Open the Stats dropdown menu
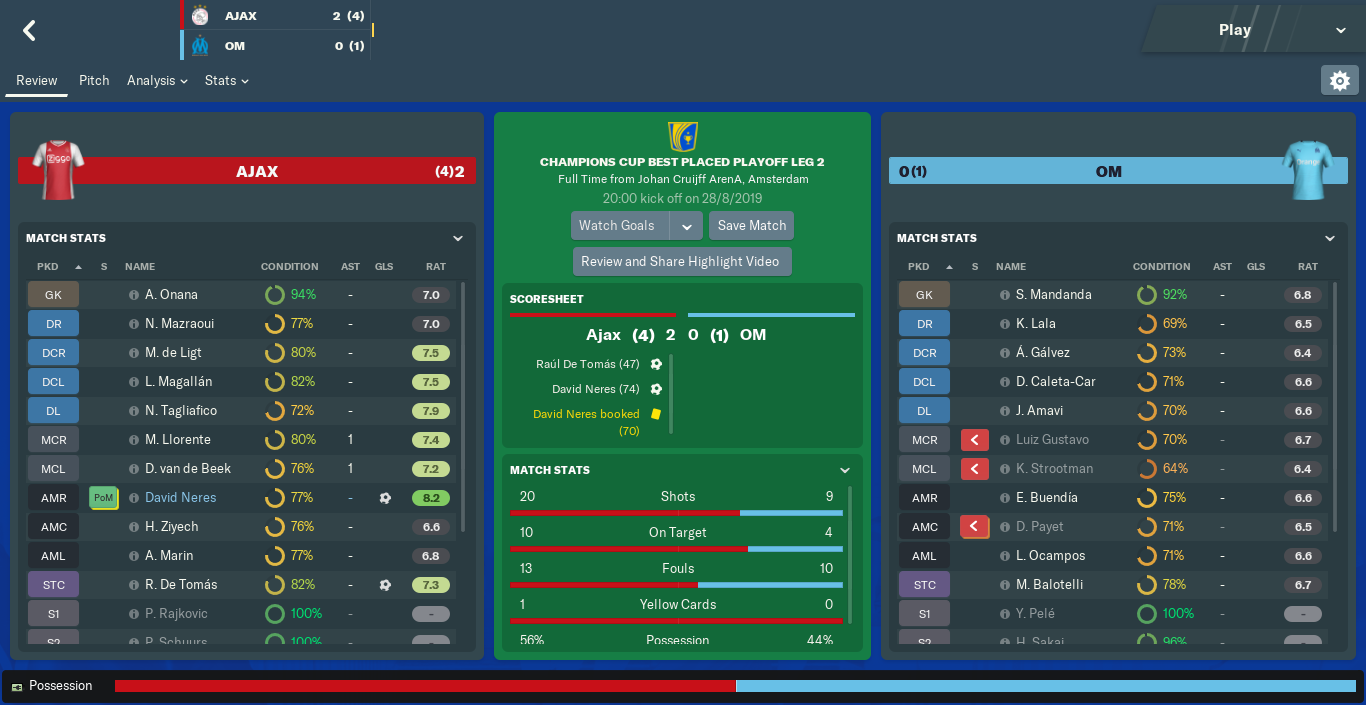 (226, 80)
